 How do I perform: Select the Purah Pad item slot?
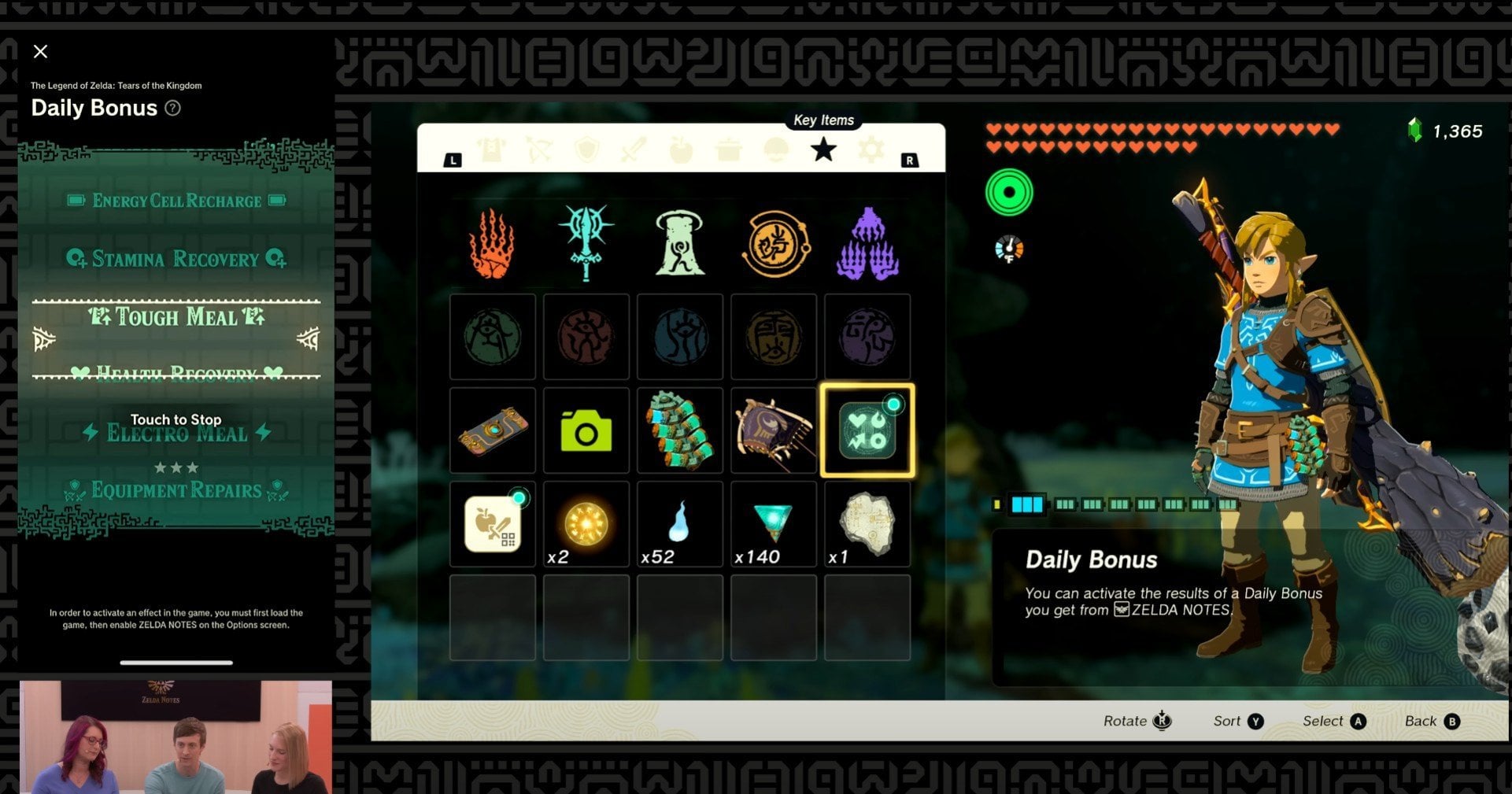coord(493,430)
